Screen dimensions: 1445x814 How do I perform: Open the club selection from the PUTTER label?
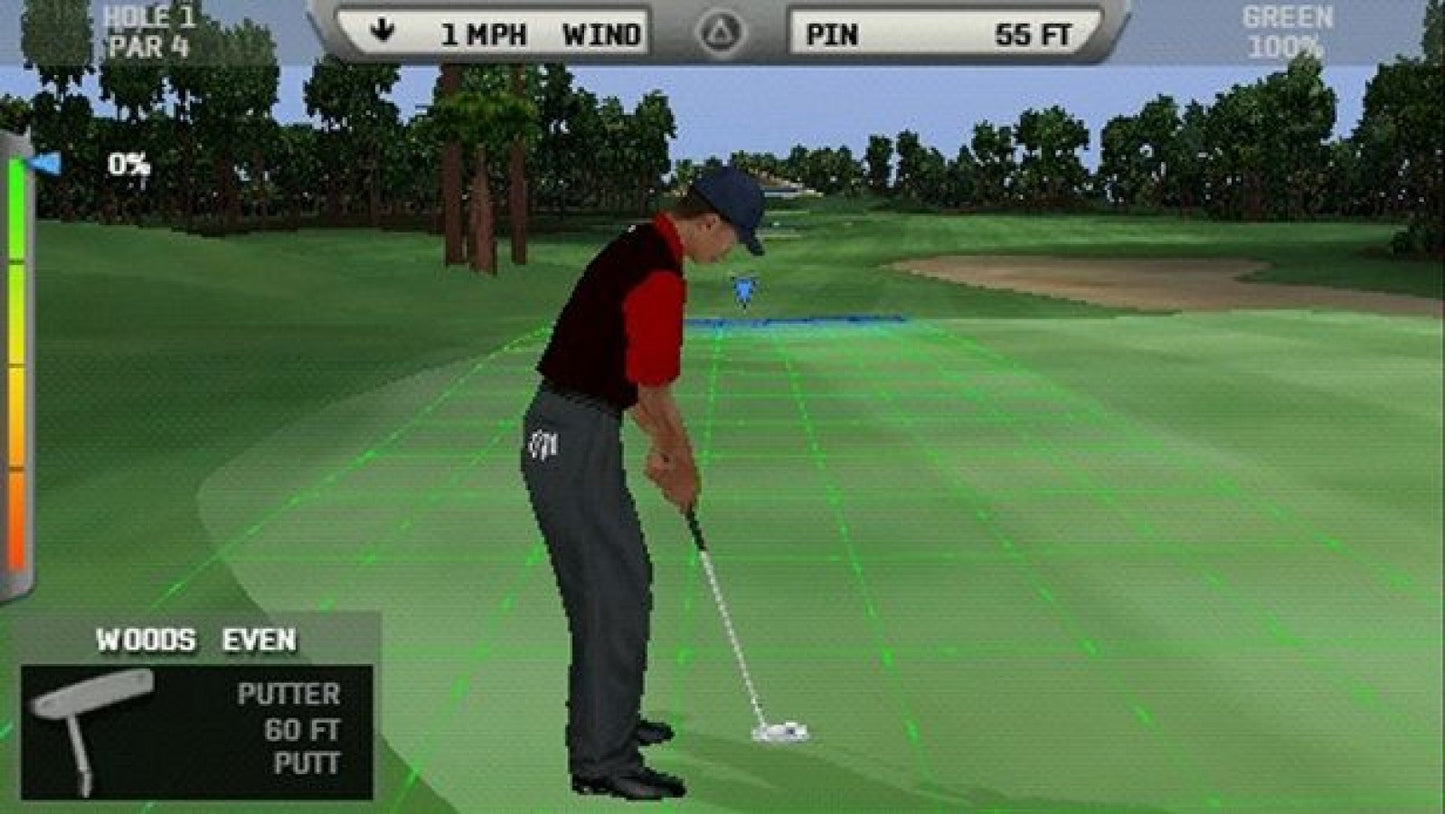289,693
